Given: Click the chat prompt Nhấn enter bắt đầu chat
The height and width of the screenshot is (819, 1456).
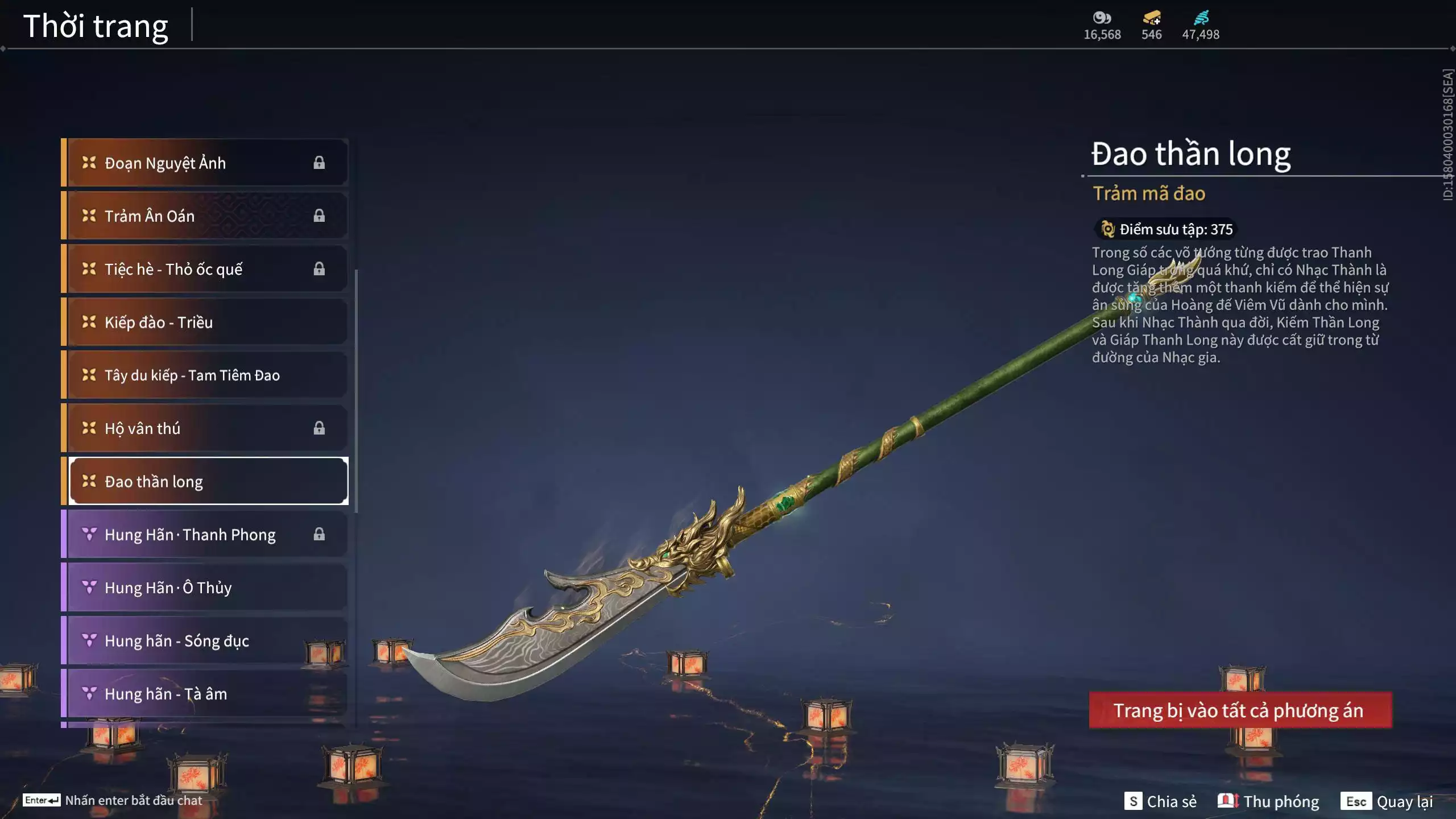Looking at the screenshot, I should pos(134,800).
